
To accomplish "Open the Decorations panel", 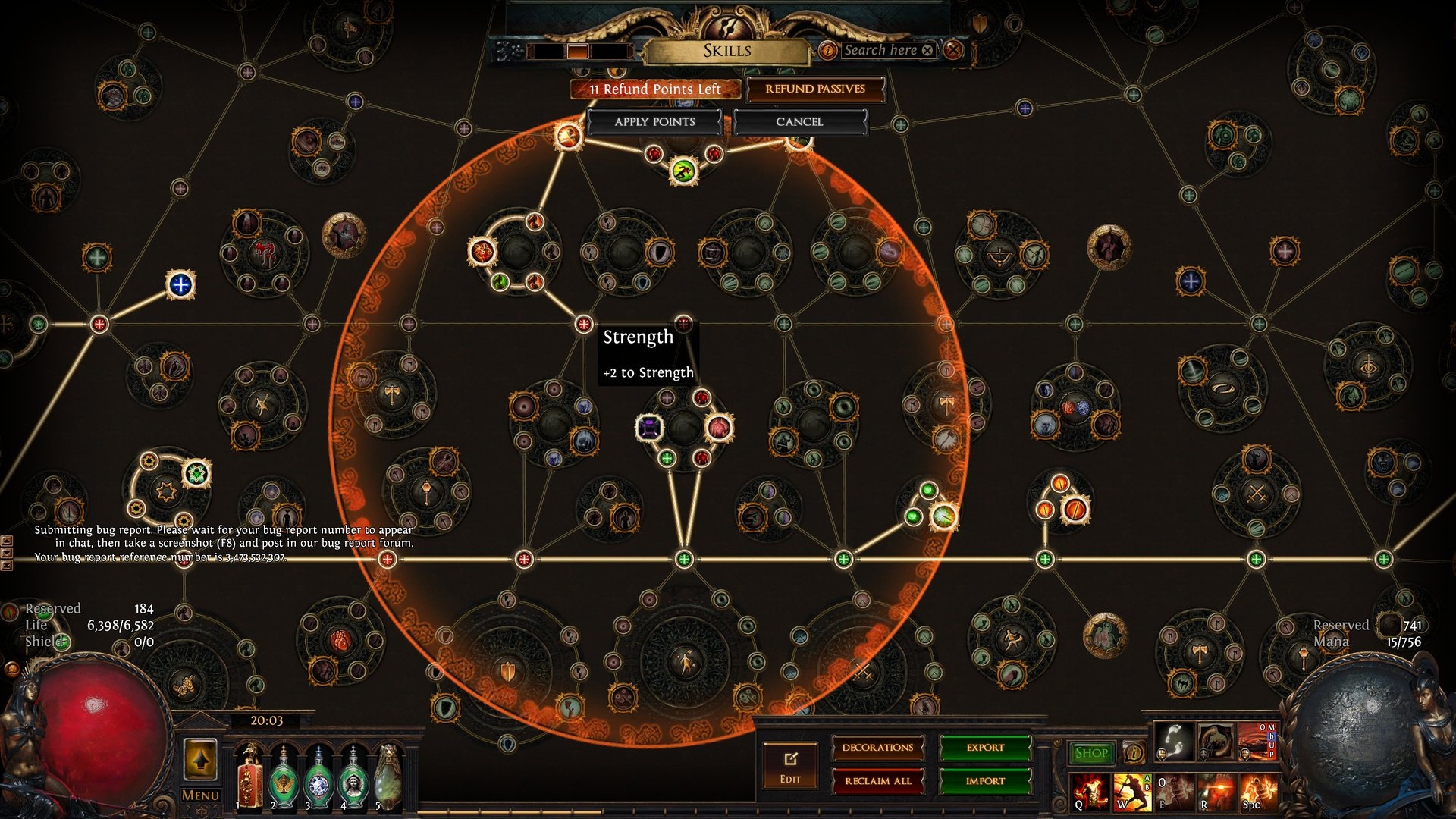I will (877, 748).
